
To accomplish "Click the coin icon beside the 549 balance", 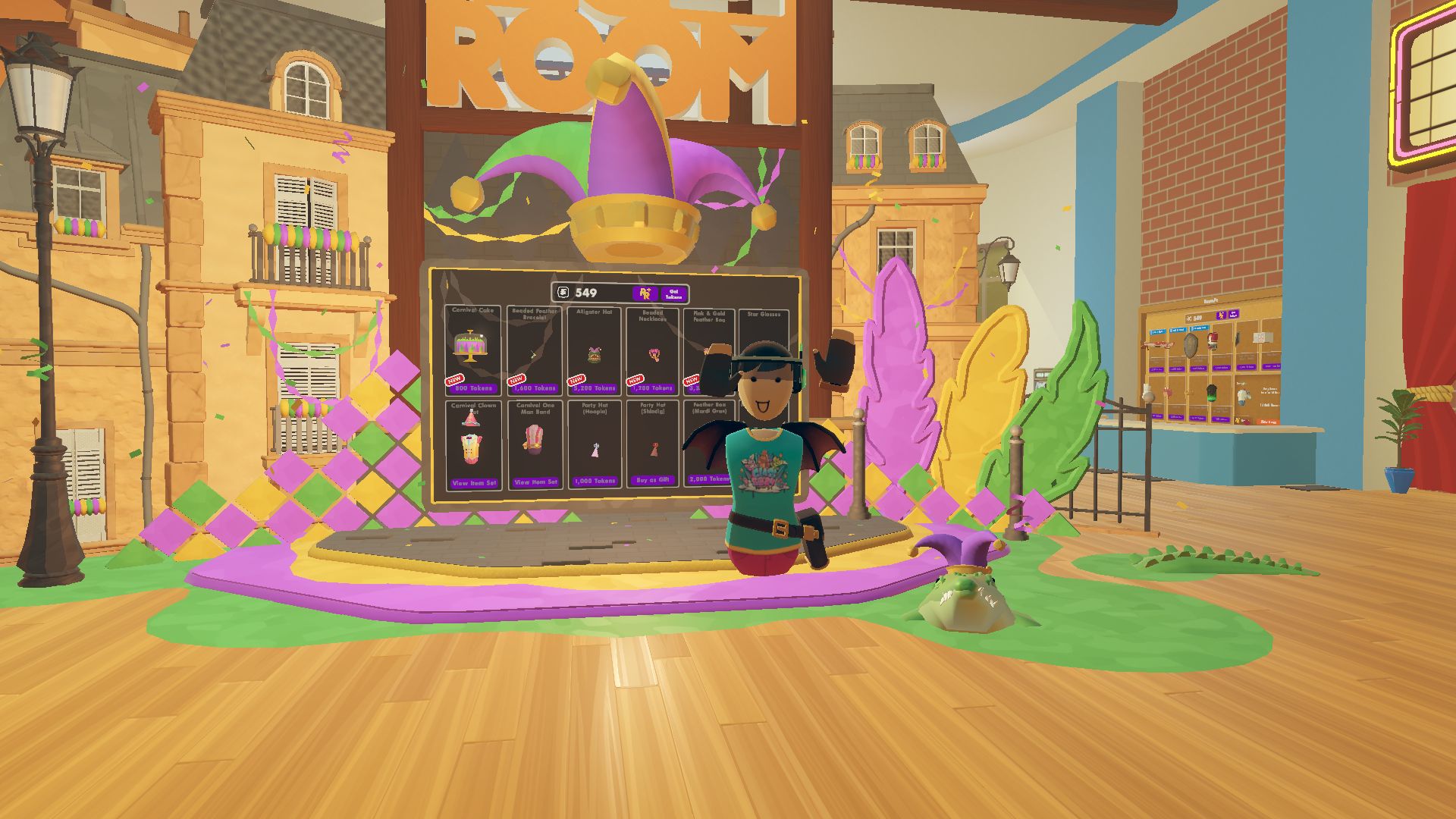I will (x=564, y=293).
